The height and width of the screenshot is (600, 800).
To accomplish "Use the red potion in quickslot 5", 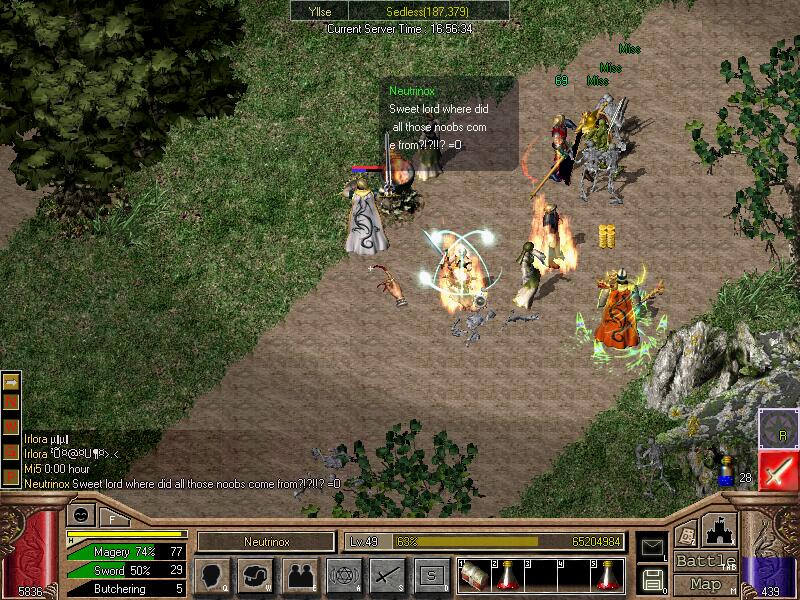I will tap(606, 575).
